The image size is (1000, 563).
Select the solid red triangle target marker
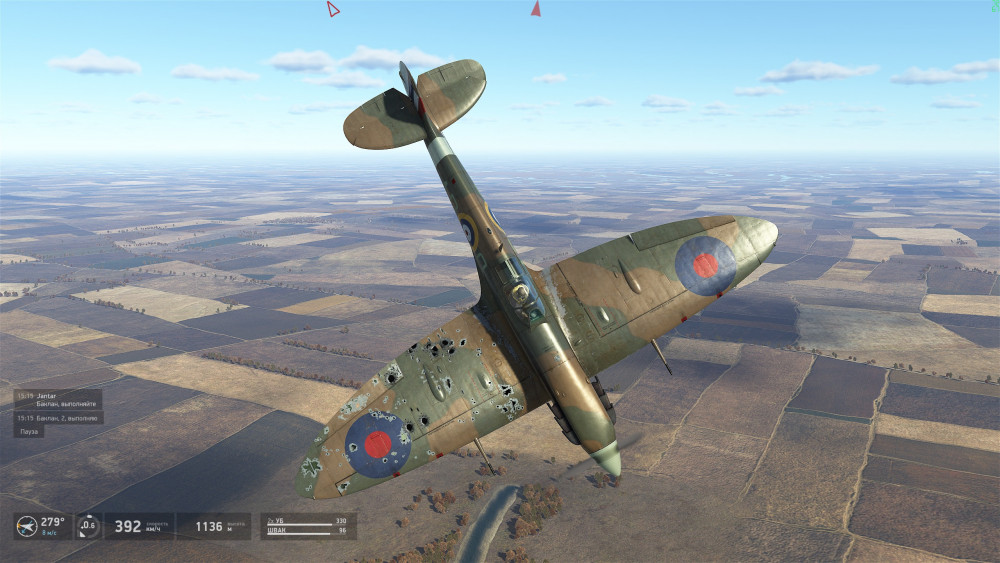[x=536, y=9]
